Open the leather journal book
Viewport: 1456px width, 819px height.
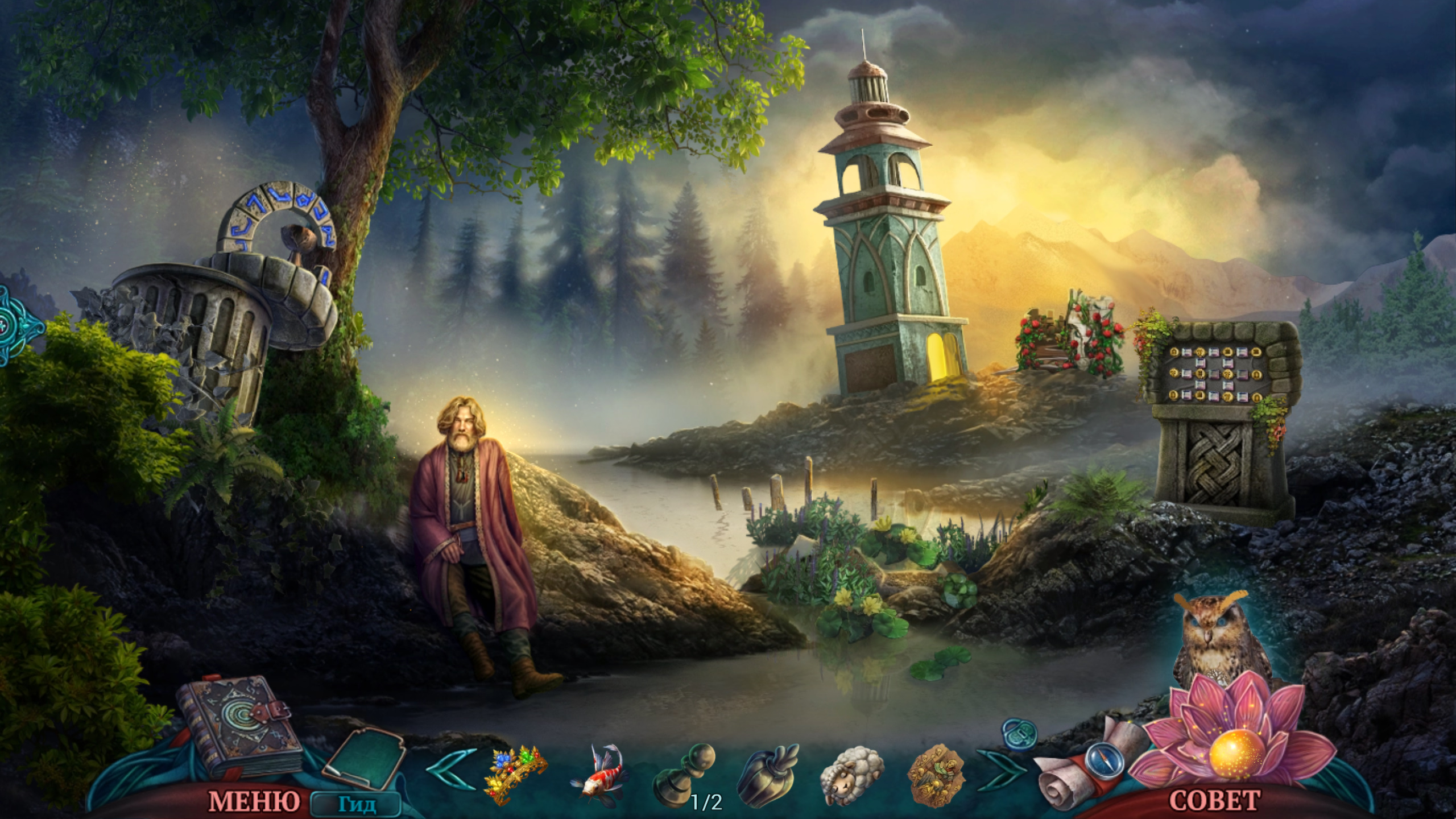coord(239,725)
